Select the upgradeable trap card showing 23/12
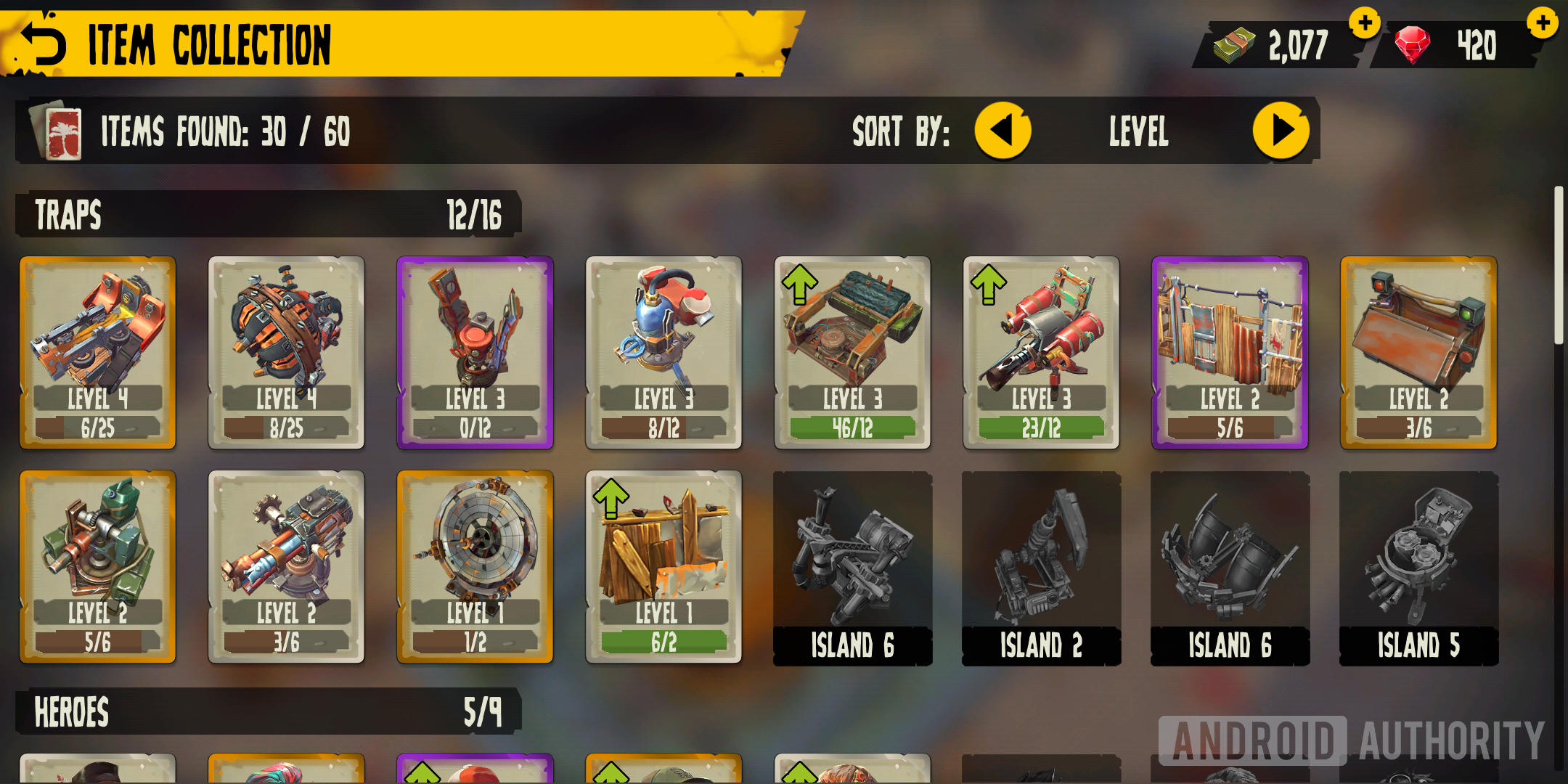This screenshot has height=784, width=1568. coord(1042,352)
